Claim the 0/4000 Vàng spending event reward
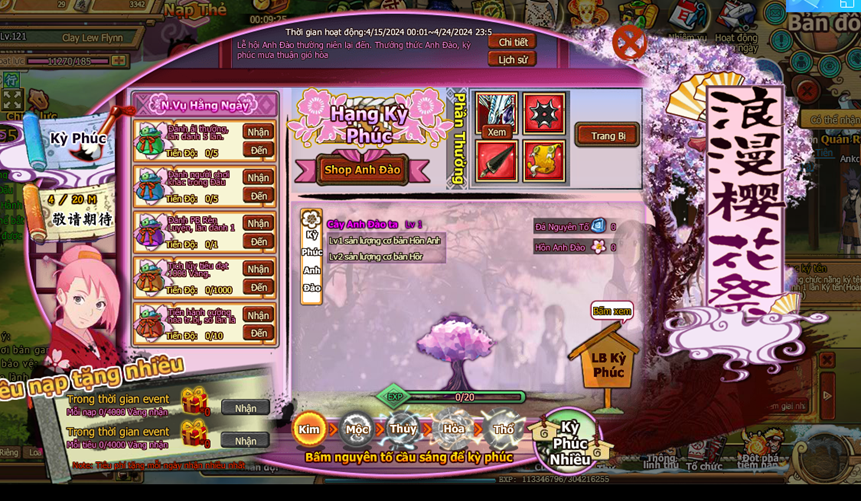This screenshot has height=501, width=861. pos(245,440)
